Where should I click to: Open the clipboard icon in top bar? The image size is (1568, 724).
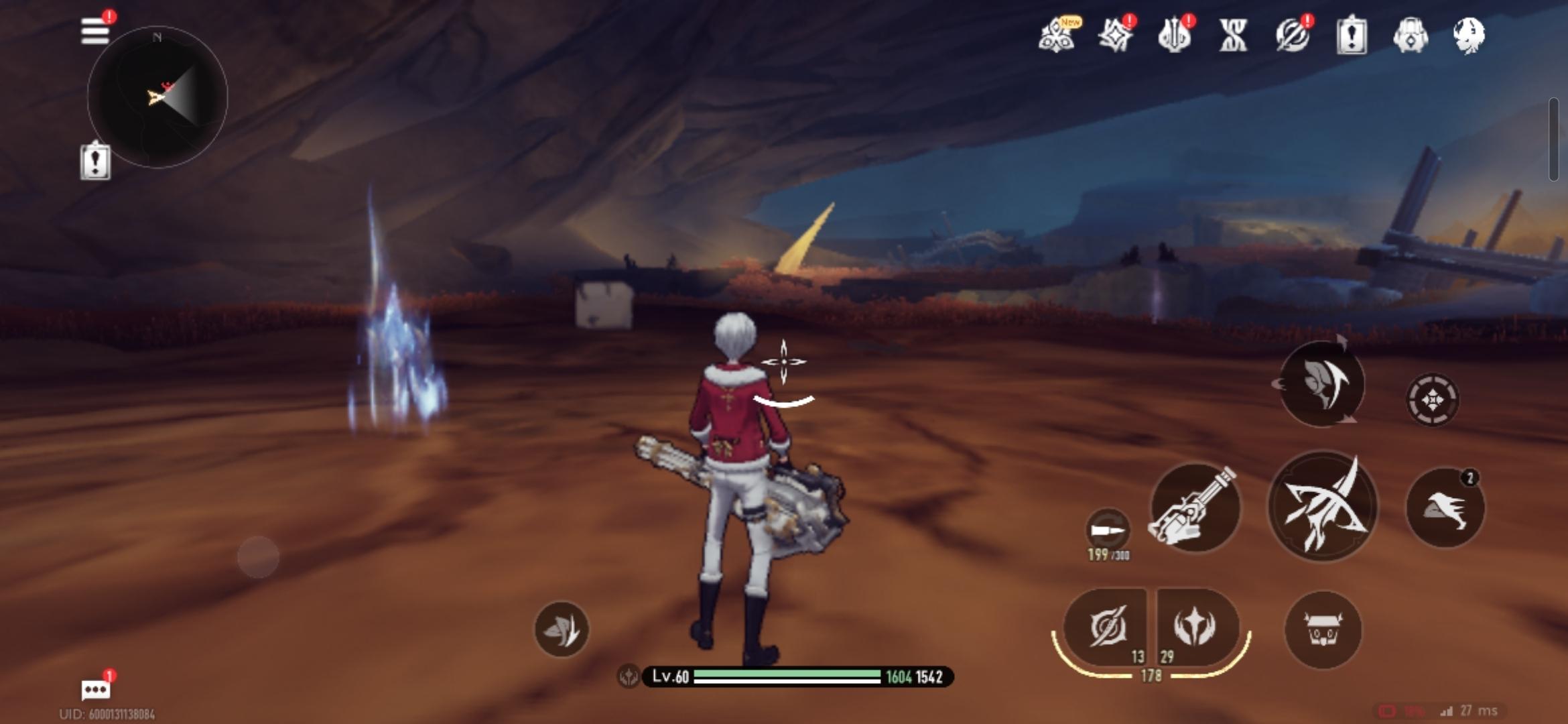click(x=1352, y=35)
